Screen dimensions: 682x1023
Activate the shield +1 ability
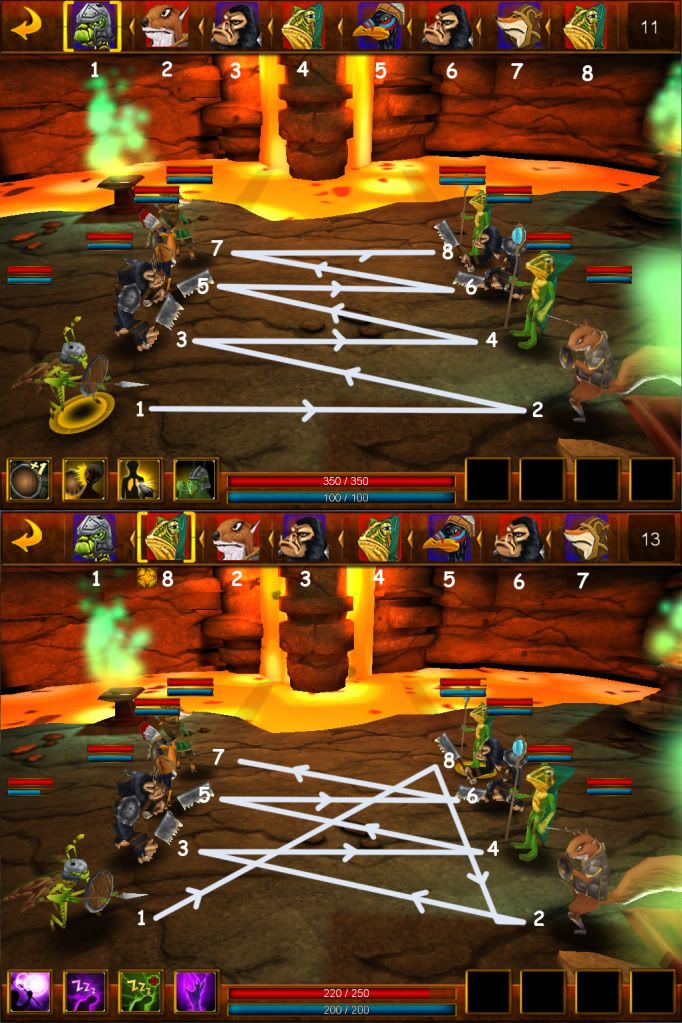pyautogui.click(x=27, y=479)
